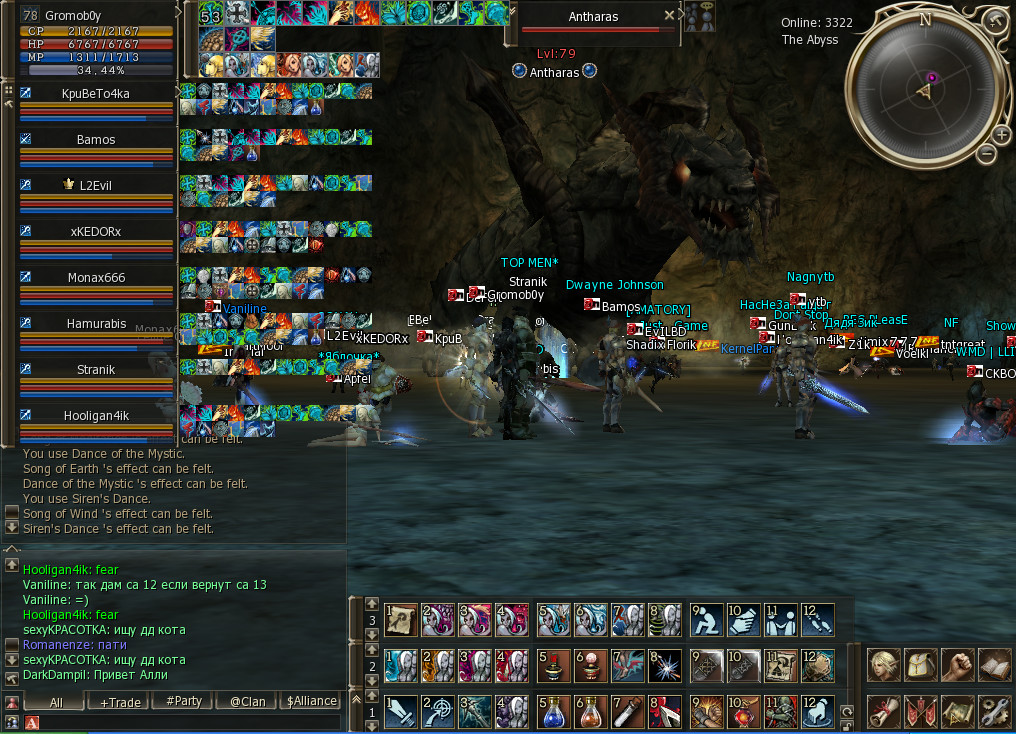Switch to the $Alliance chat tab

point(311,702)
